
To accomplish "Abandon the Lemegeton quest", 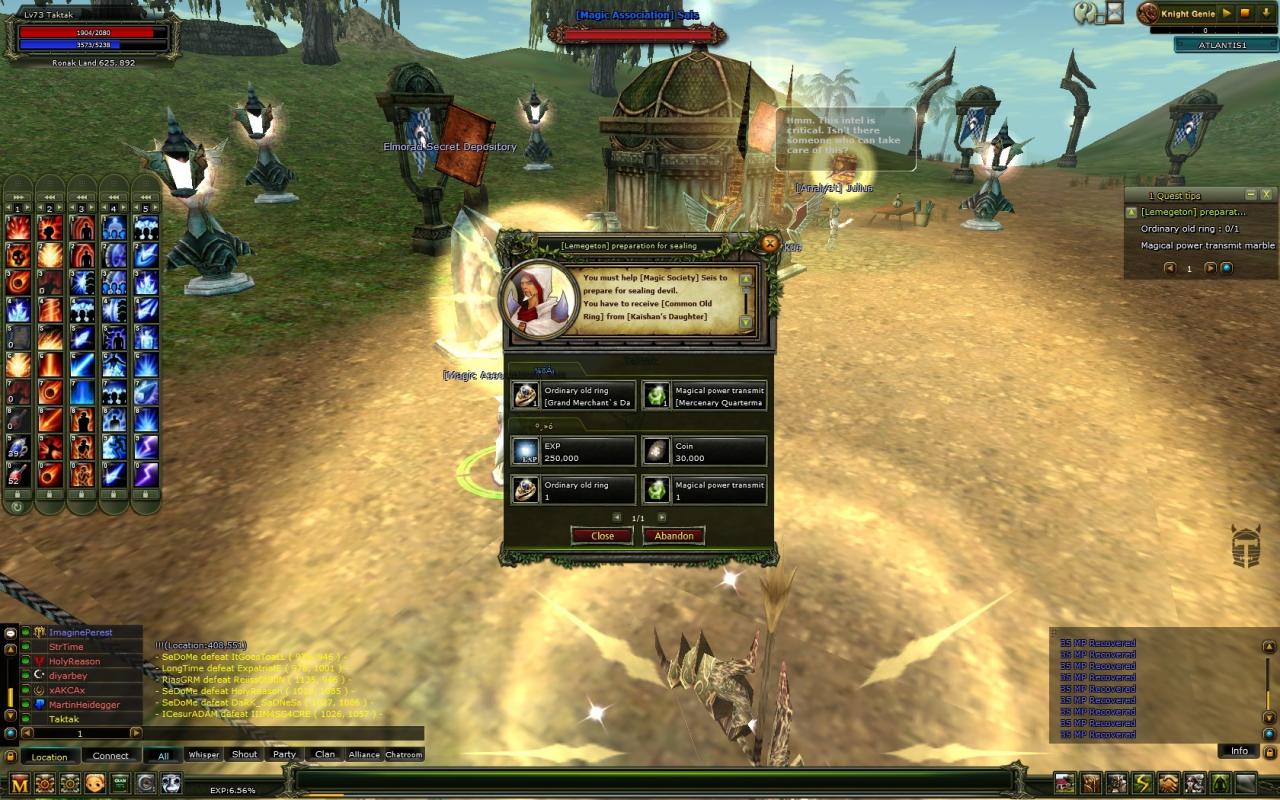I will 673,536.
